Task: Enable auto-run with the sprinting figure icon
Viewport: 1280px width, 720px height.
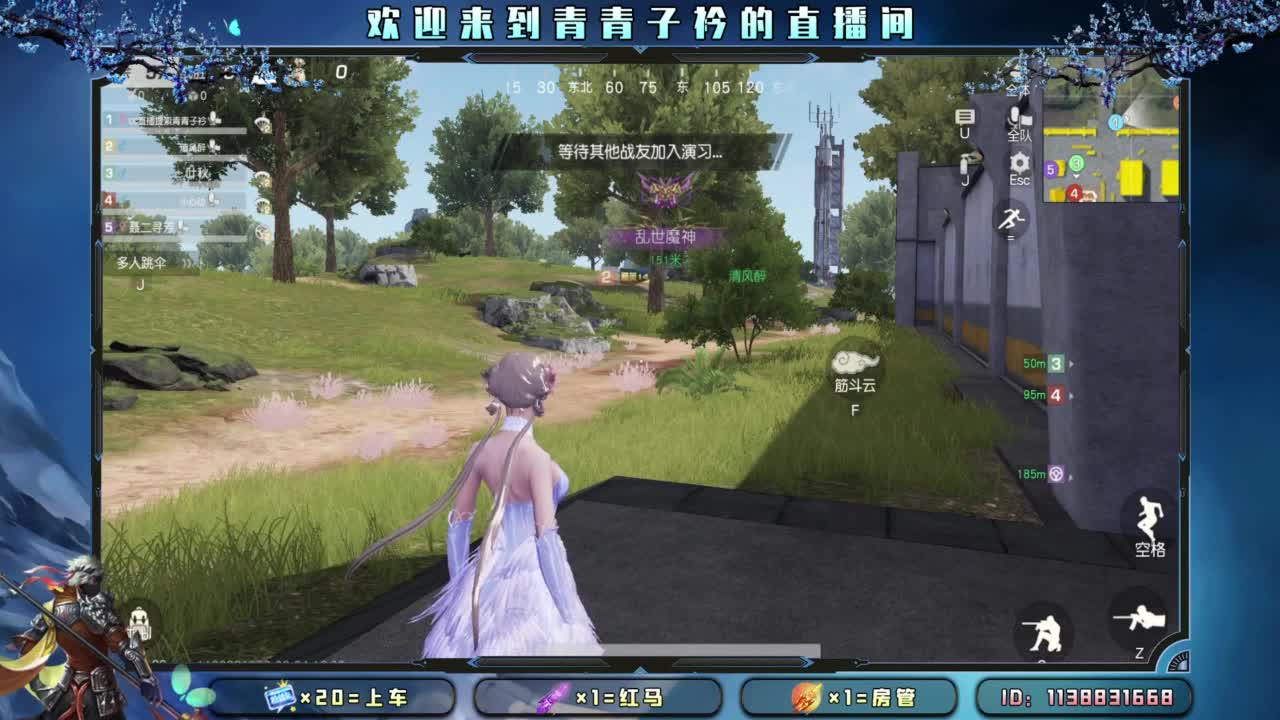Action: pyautogui.click(x=1012, y=220)
